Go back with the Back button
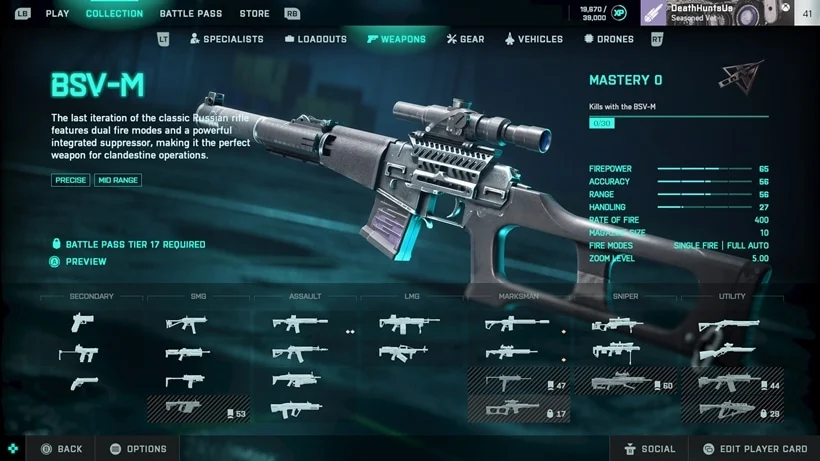The image size is (820, 461). pyautogui.click(x=62, y=449)
